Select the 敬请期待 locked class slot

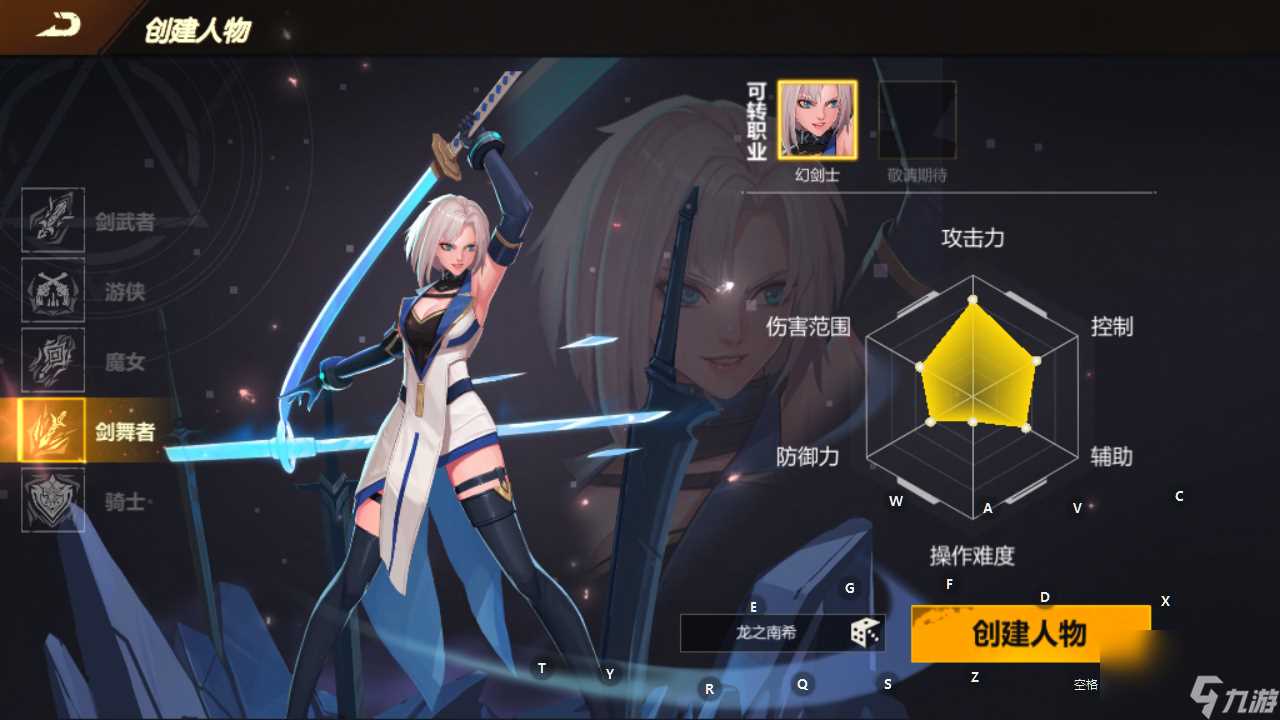917,118
